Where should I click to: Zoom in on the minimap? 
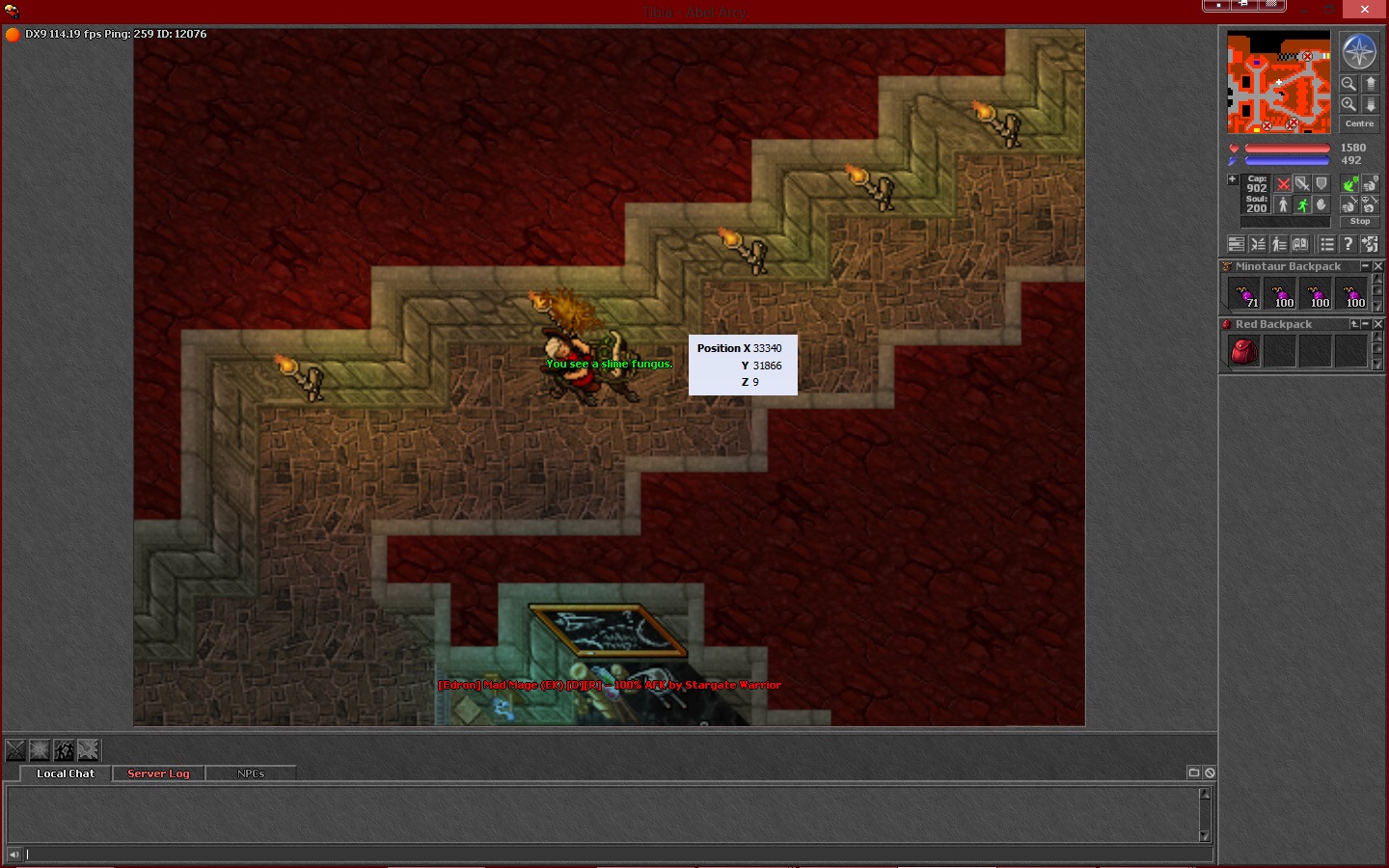click(1348, 104)
